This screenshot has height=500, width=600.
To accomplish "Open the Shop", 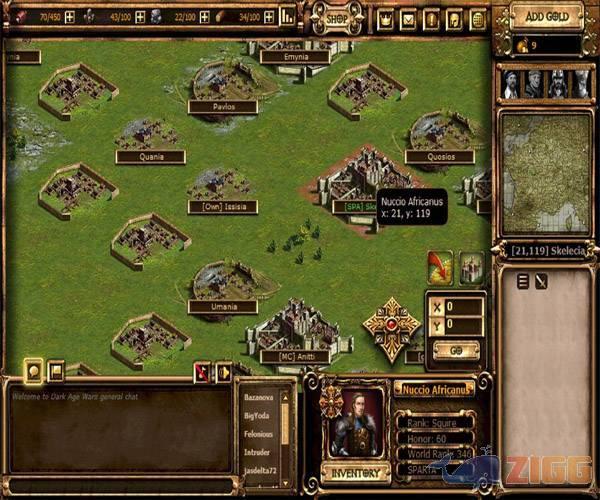I will pos(338,17).
